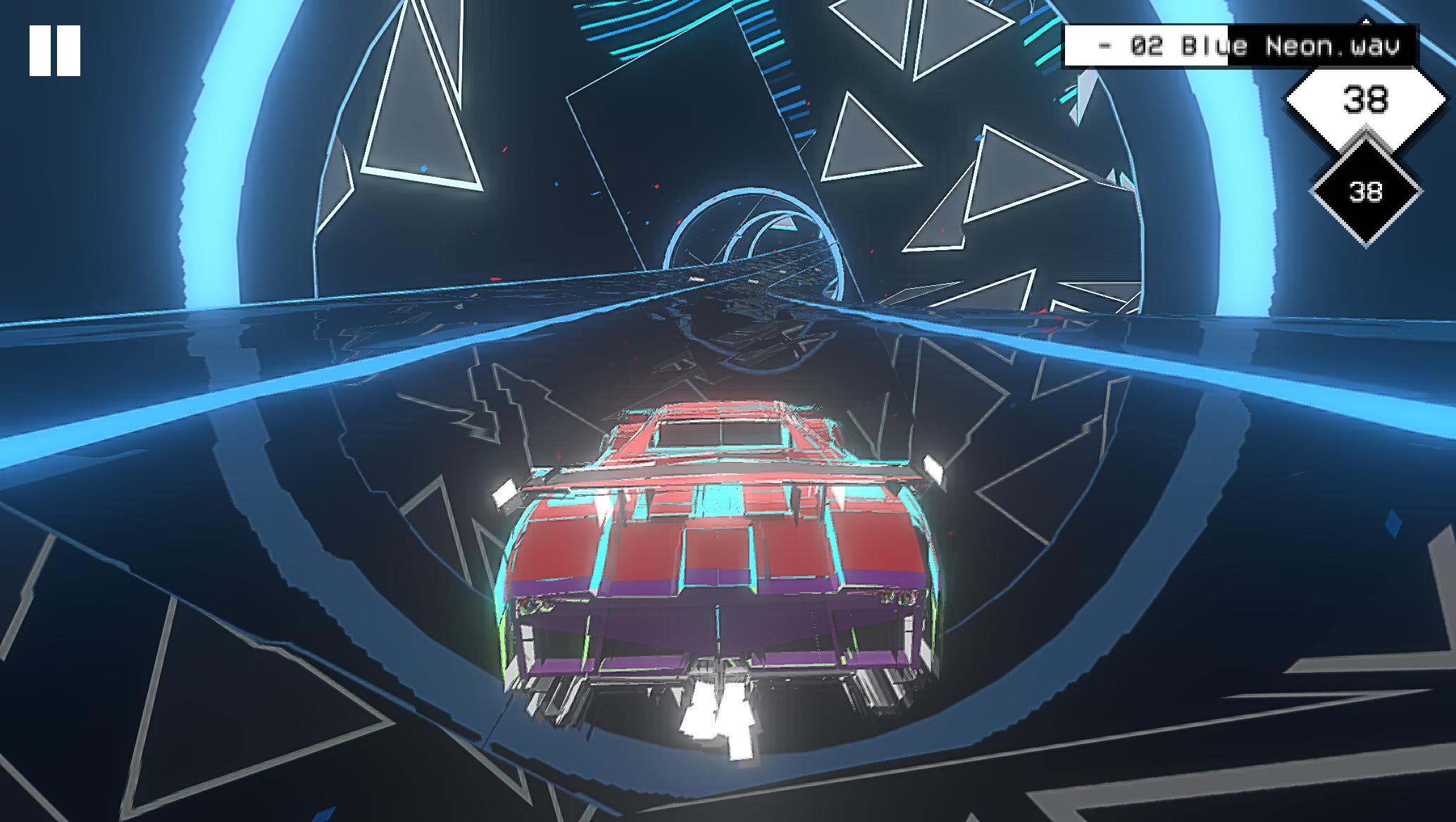The image size is (1456, 822).
Task: Click the glowing red car
Action: 718,549
